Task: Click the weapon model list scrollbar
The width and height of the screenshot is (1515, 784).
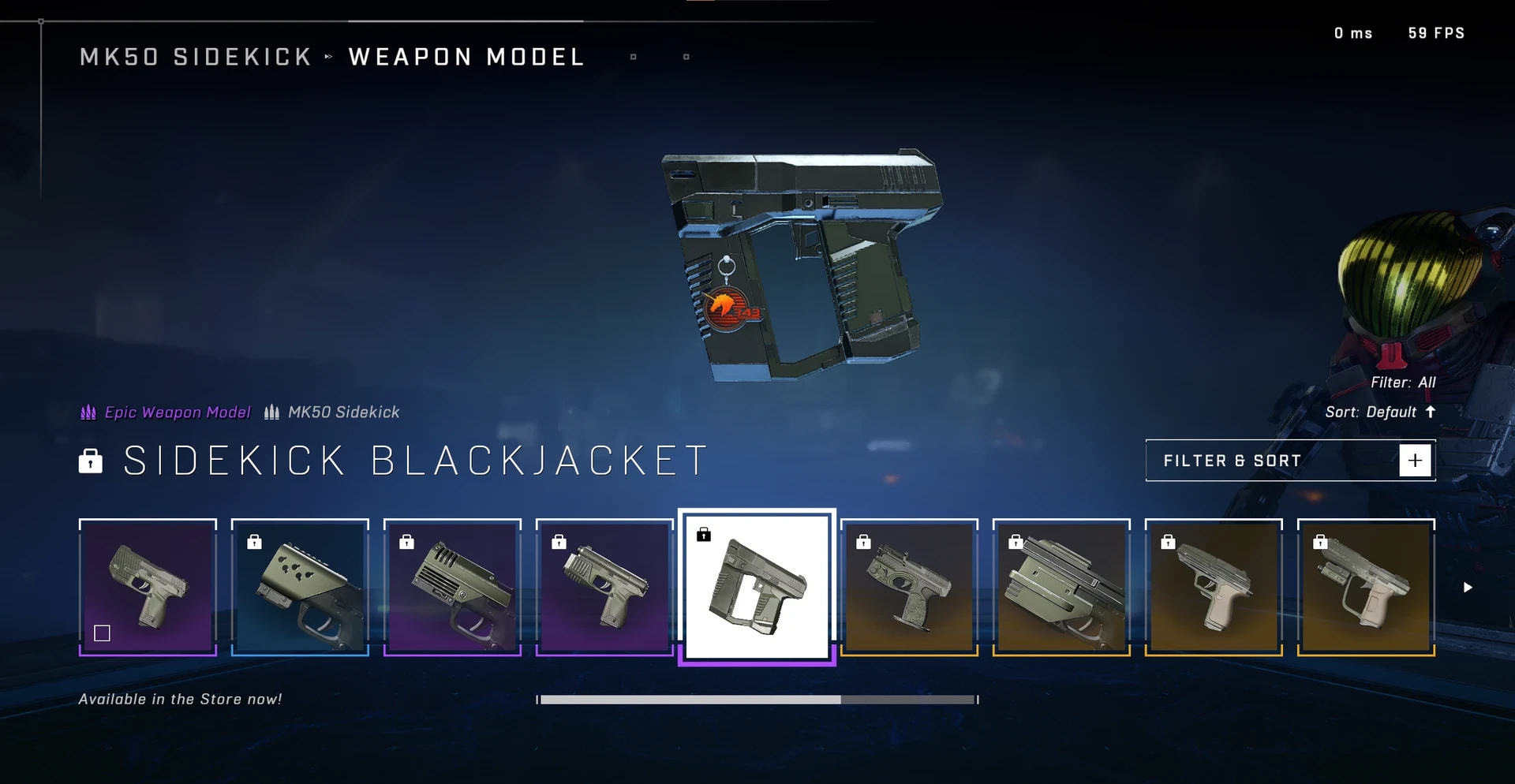Action: [757, 700]
